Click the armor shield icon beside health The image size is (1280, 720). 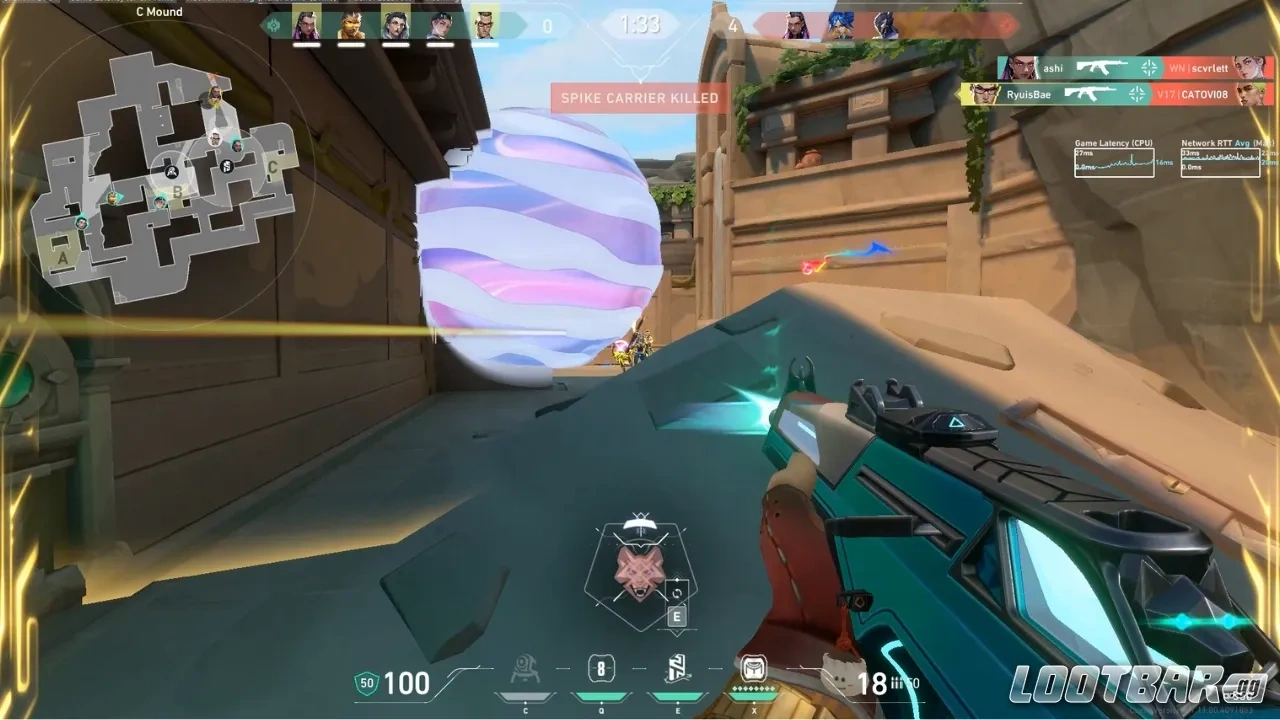(369, 684)
